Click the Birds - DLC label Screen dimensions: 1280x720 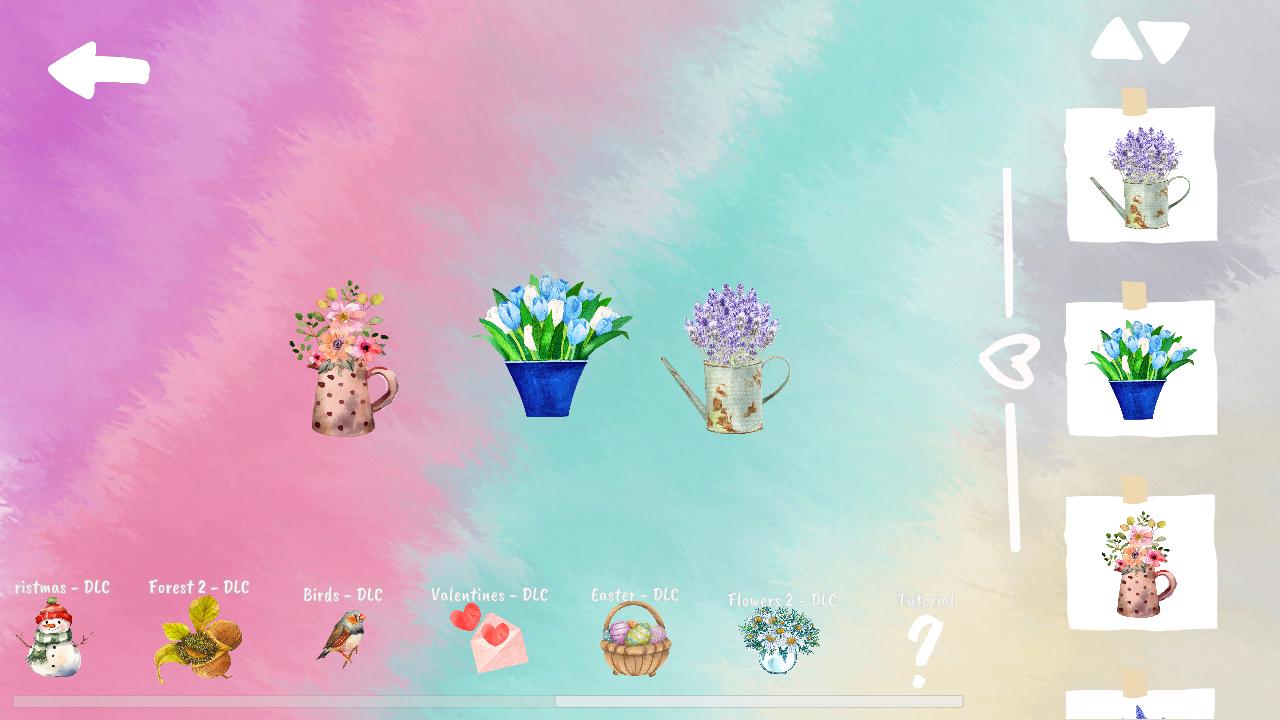pos(342,595)
